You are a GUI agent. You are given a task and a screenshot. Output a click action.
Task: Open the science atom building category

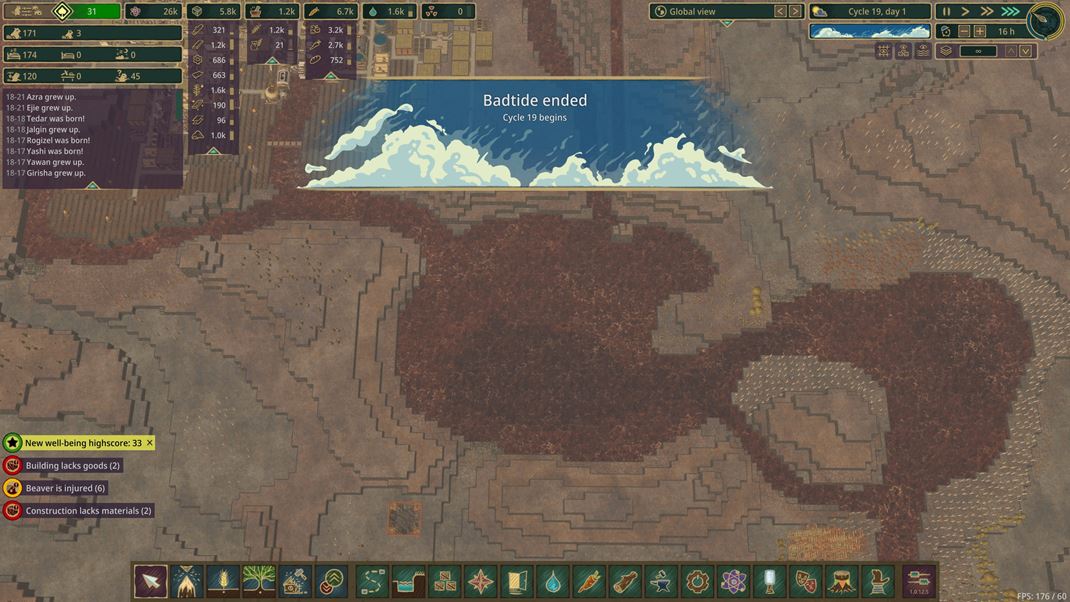tap(734, 580)
